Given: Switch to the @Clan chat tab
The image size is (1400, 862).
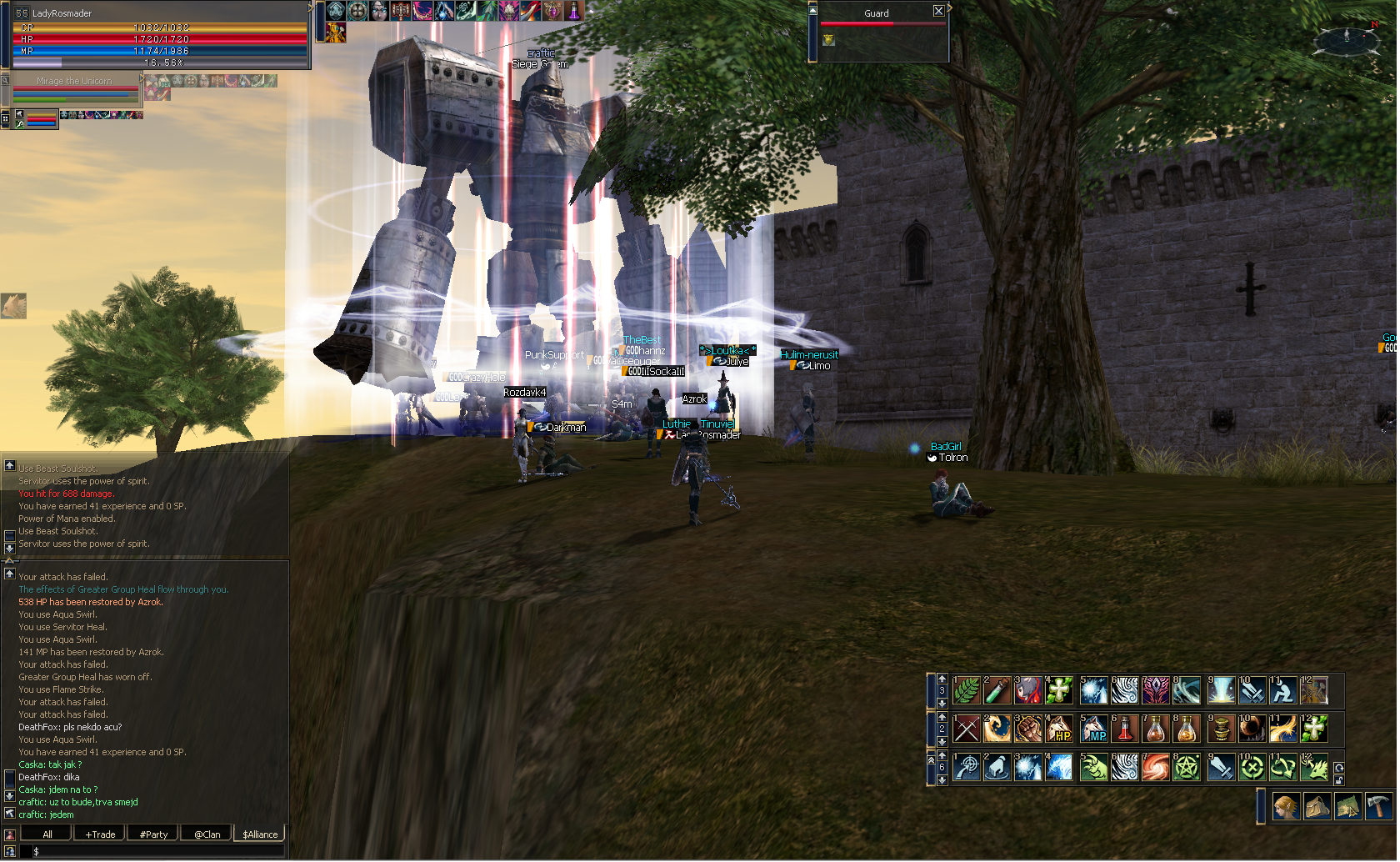Looking at the screenshot, I should coord(207,834).
